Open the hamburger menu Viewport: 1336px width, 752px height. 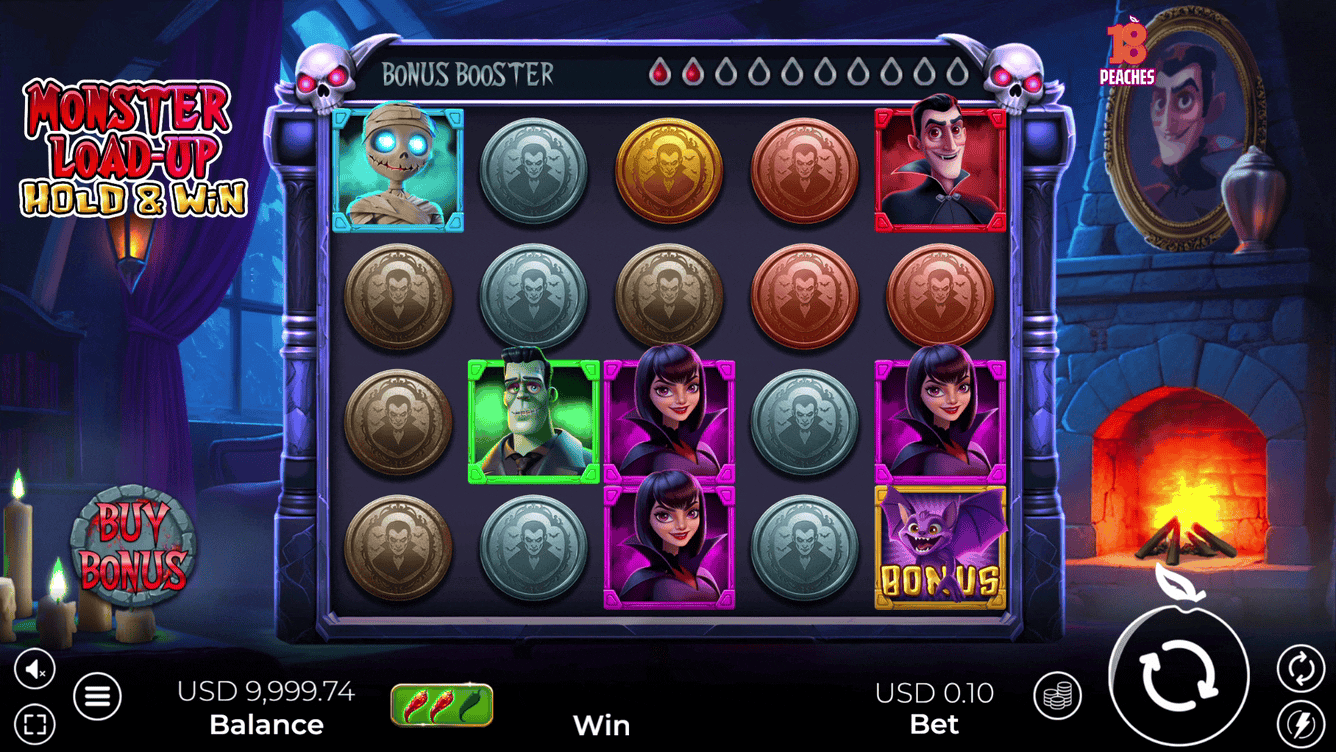97,695
